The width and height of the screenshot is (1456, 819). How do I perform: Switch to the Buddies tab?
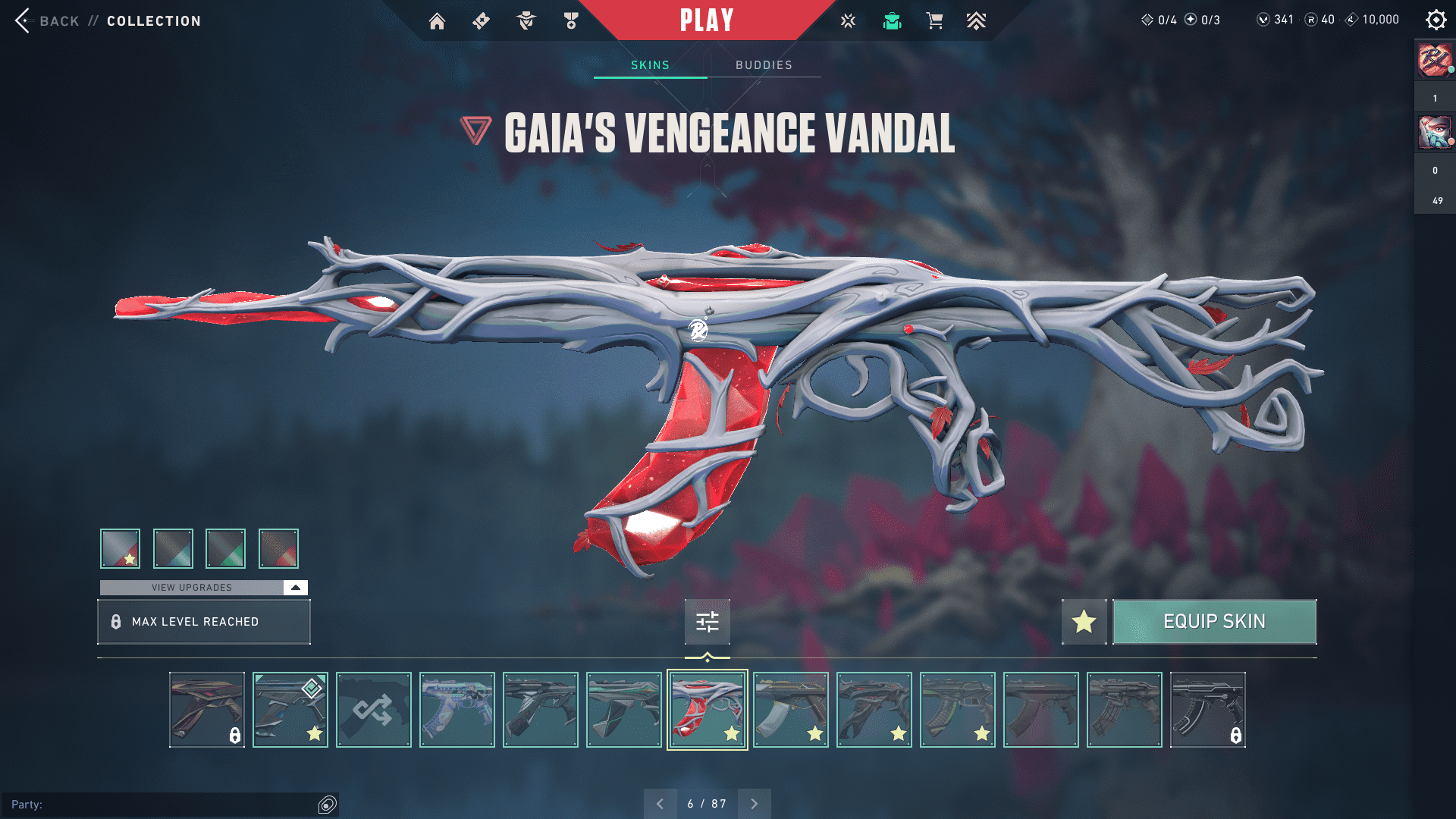(764, 65)
